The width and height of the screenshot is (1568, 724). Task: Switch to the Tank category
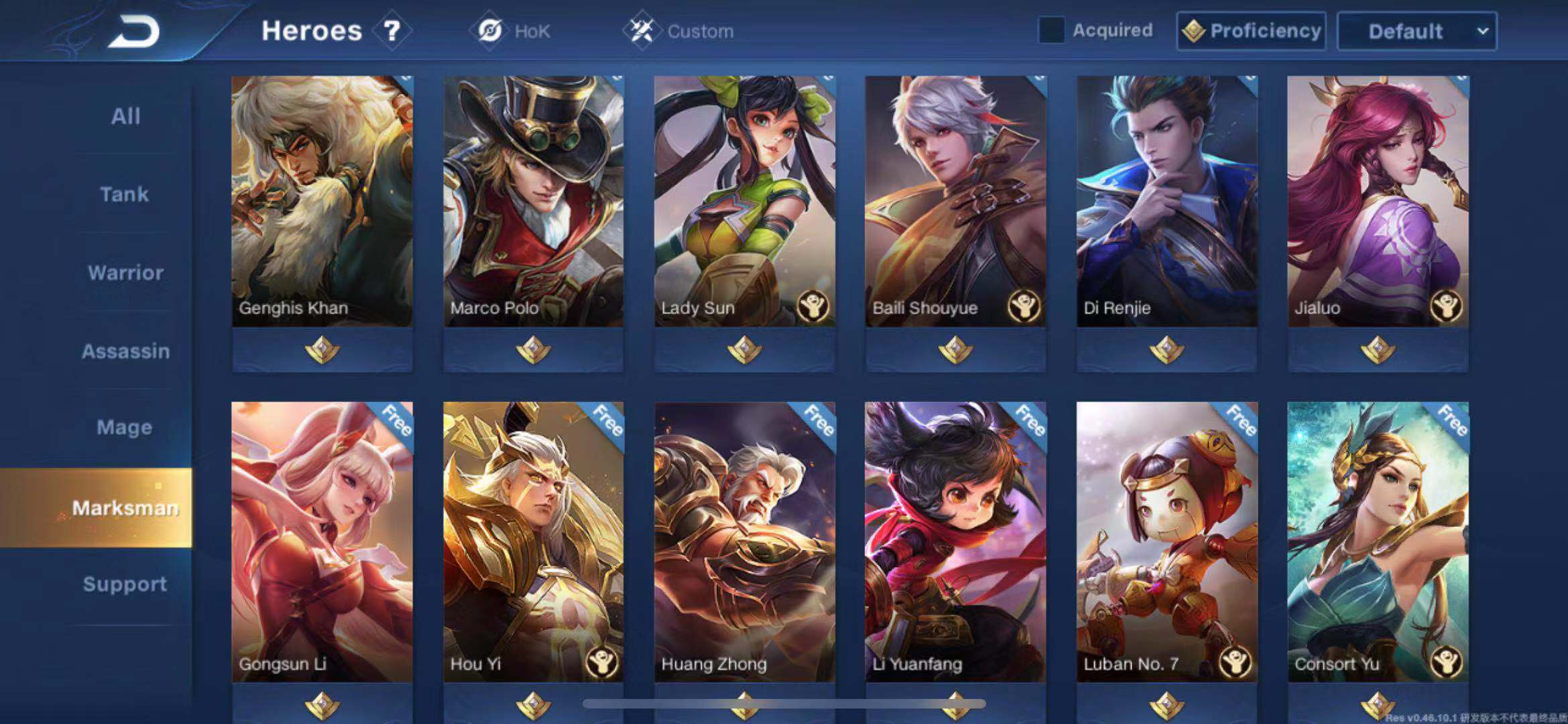coord(125,194)
